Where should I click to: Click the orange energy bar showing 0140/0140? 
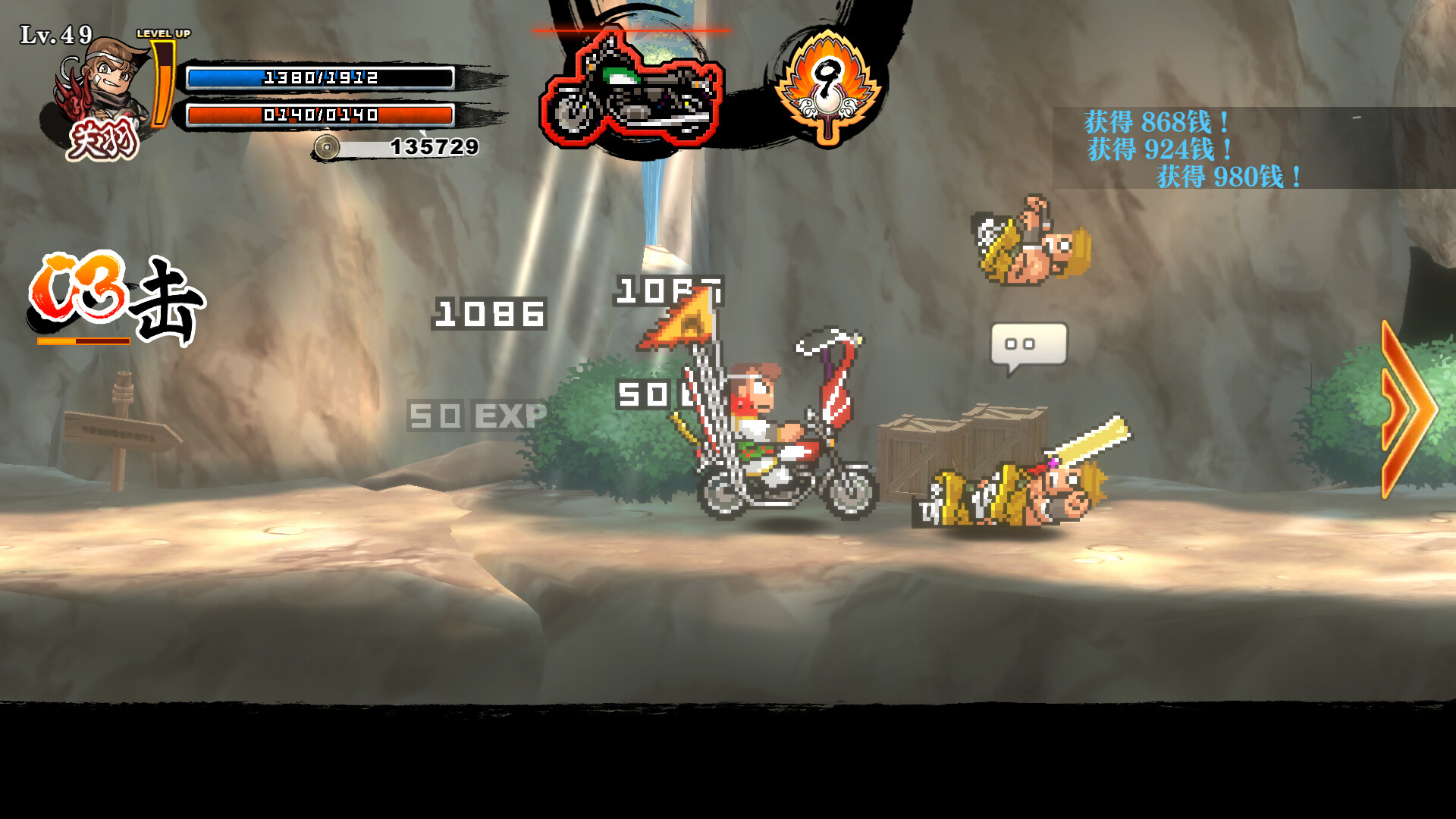point(318,116)
